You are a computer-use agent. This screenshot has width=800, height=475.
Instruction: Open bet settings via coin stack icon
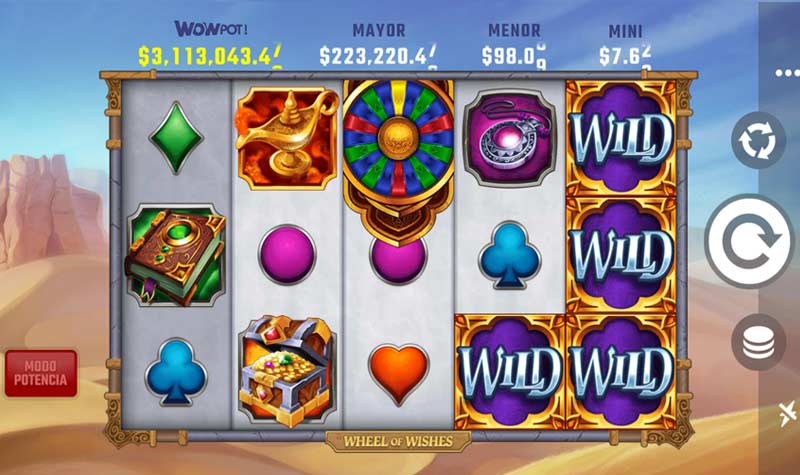(757, 345)
